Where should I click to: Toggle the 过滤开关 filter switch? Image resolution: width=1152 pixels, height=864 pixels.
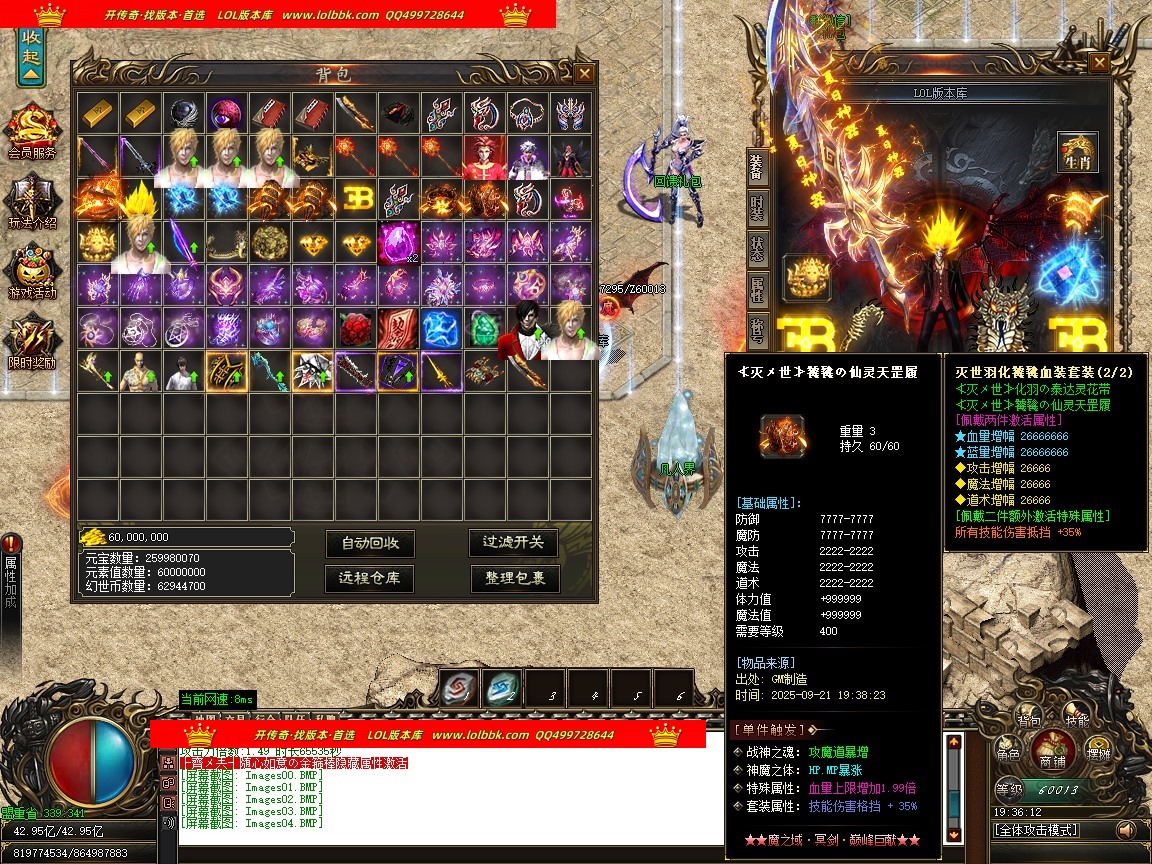click(514, 542)
